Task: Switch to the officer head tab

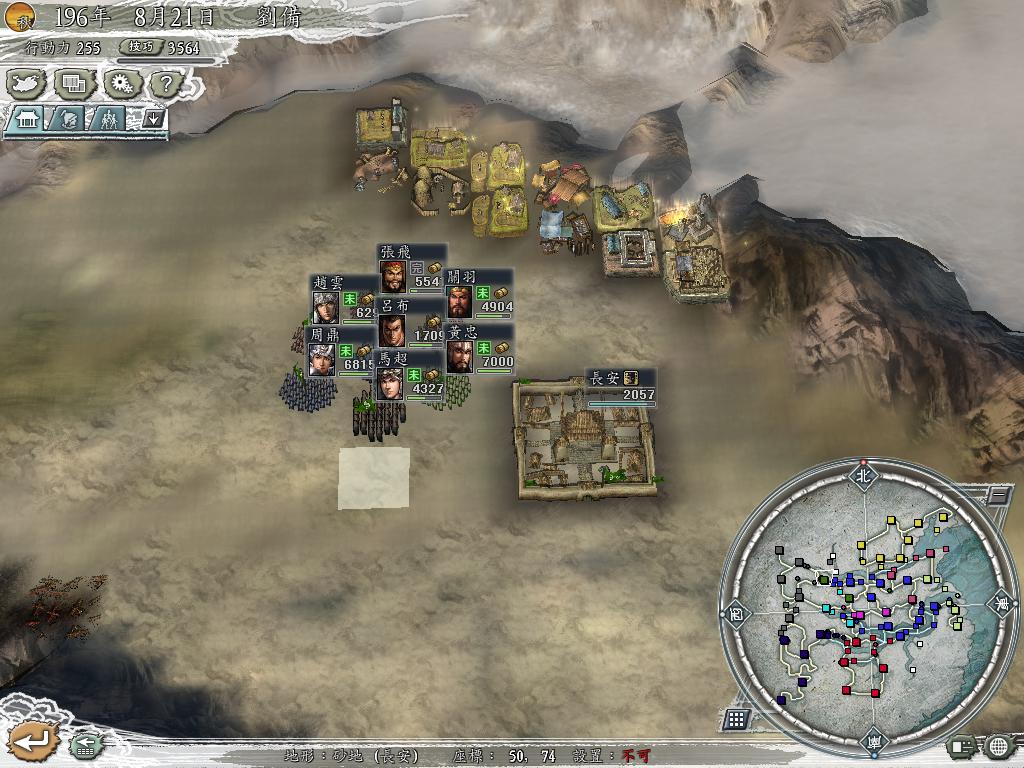Action: pyautogui.click(x=67, y=120)
